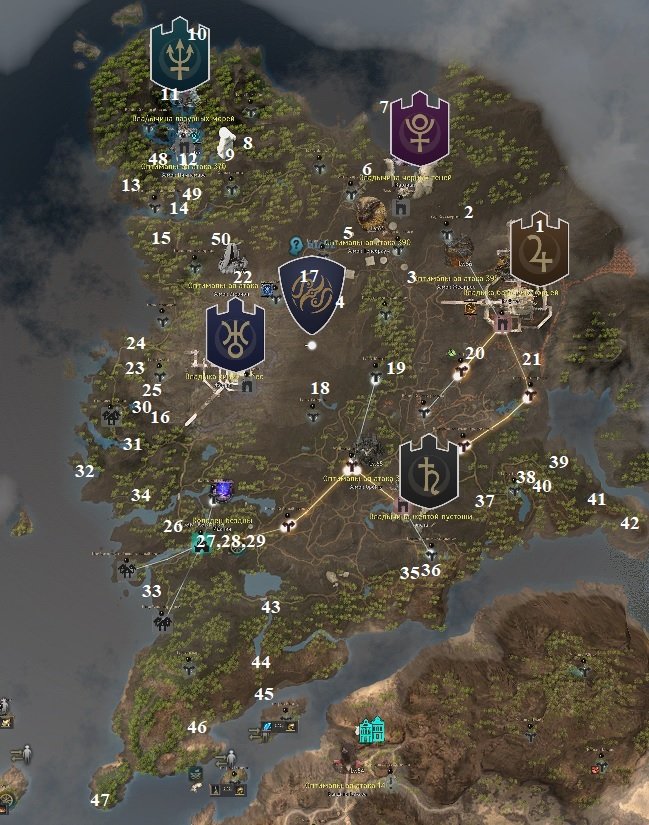
Task: Click the blue question mark map marker
Action: coord(297,245)
